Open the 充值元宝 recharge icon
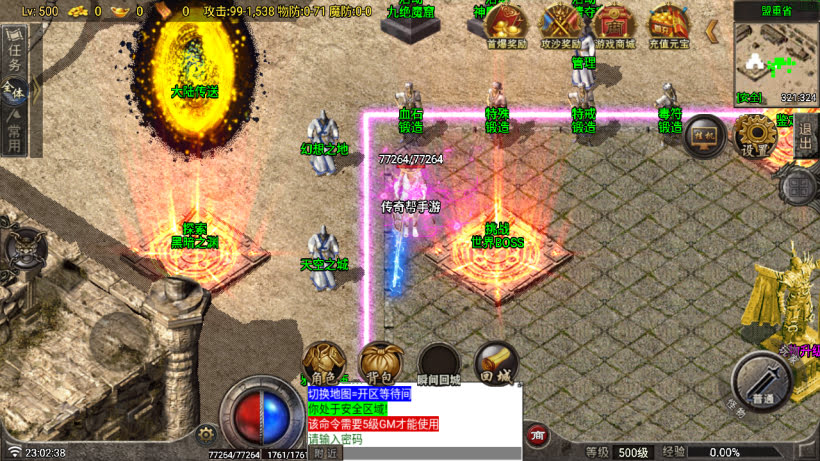Image resolution: width=820 pixels, height=461 pixels. (668, 25)
